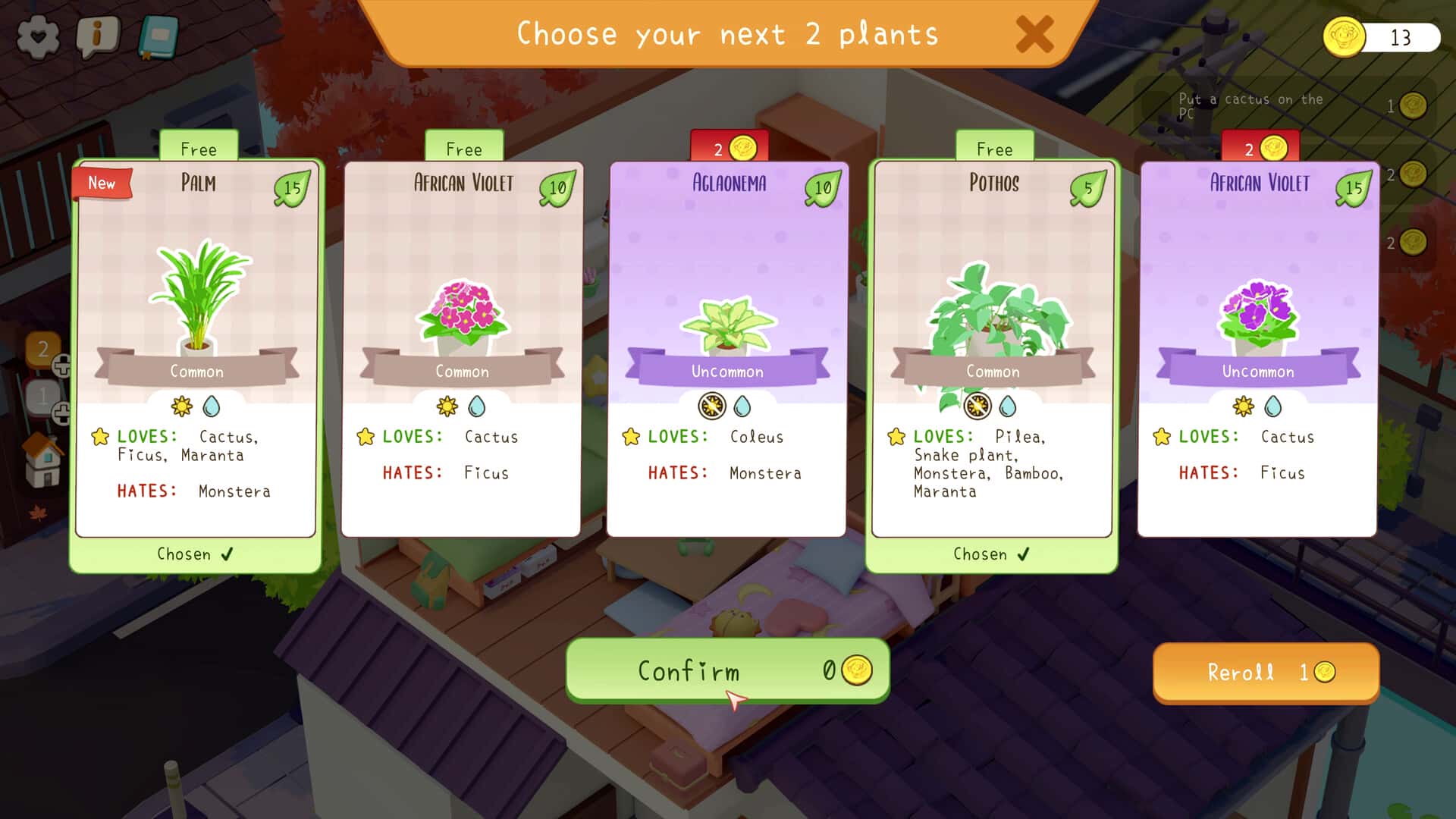Image resolution: width=1456 pixels, height=819 pixels.
Task: Select the Palm plant card
Action: pyautogui.click(x=196, y=349)
